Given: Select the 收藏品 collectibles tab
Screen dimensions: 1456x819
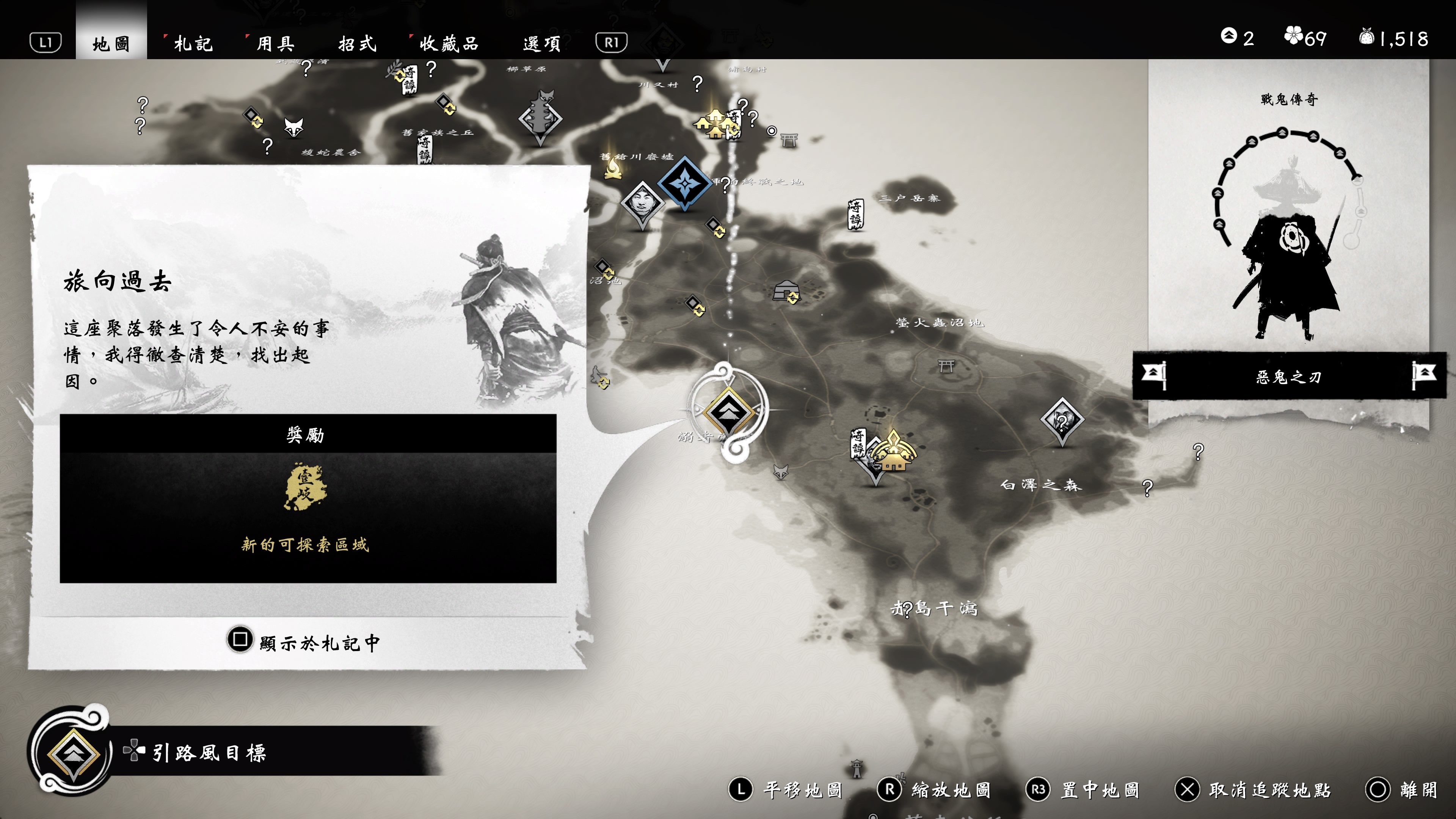Looking at the screenshot, I should 449,44.
